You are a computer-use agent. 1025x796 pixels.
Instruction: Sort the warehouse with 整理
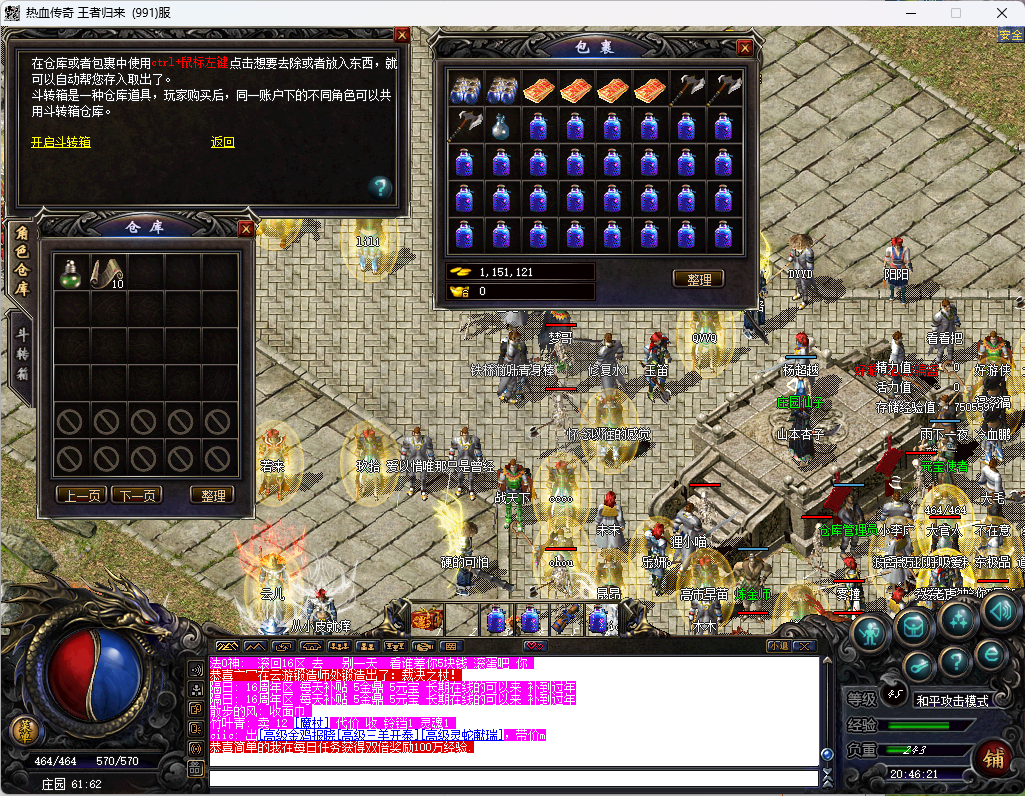click(x=211, y=495)
